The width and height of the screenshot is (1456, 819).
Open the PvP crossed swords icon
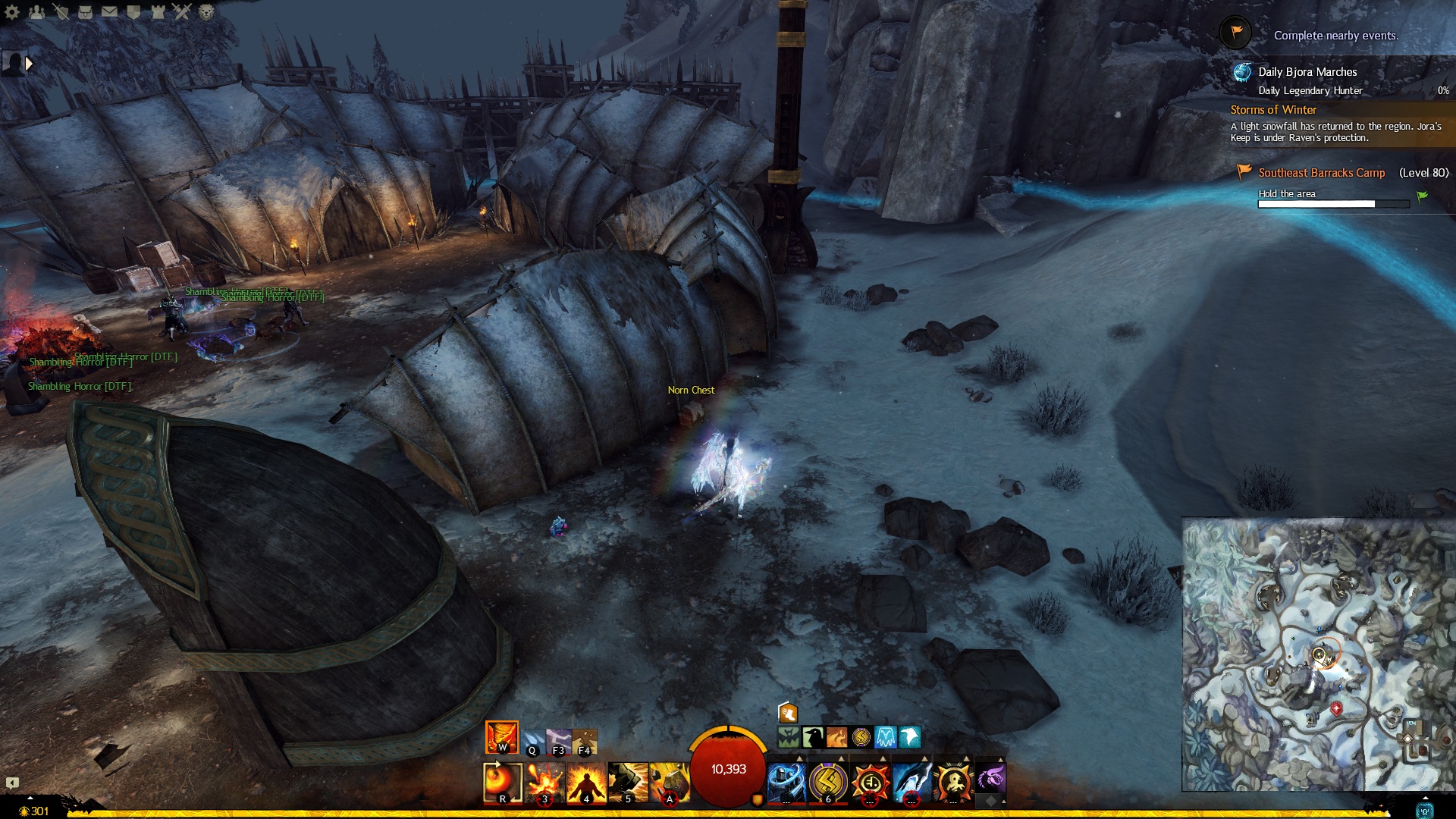click(181, 11)
